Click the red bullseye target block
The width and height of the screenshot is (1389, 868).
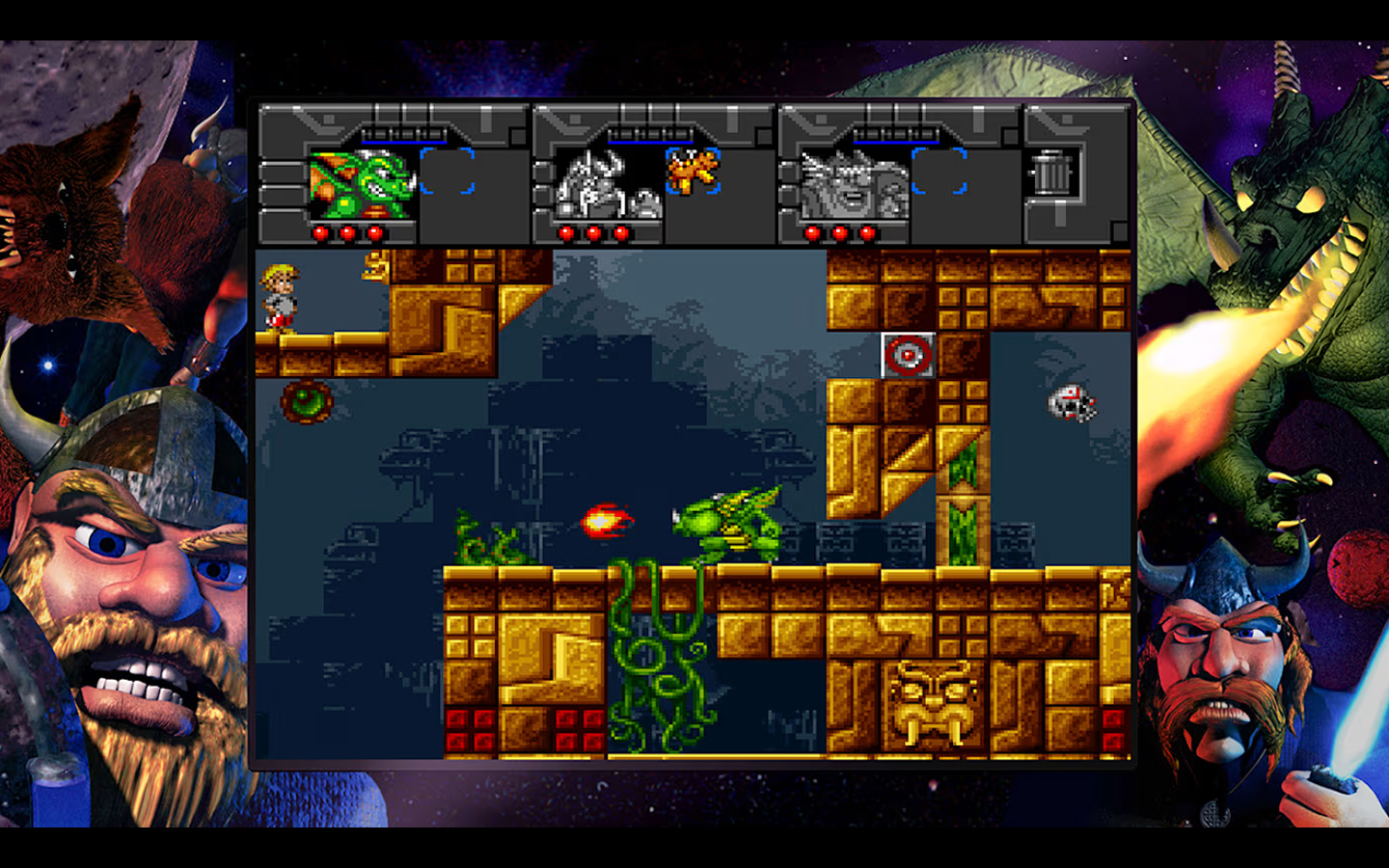coord(907,356)
